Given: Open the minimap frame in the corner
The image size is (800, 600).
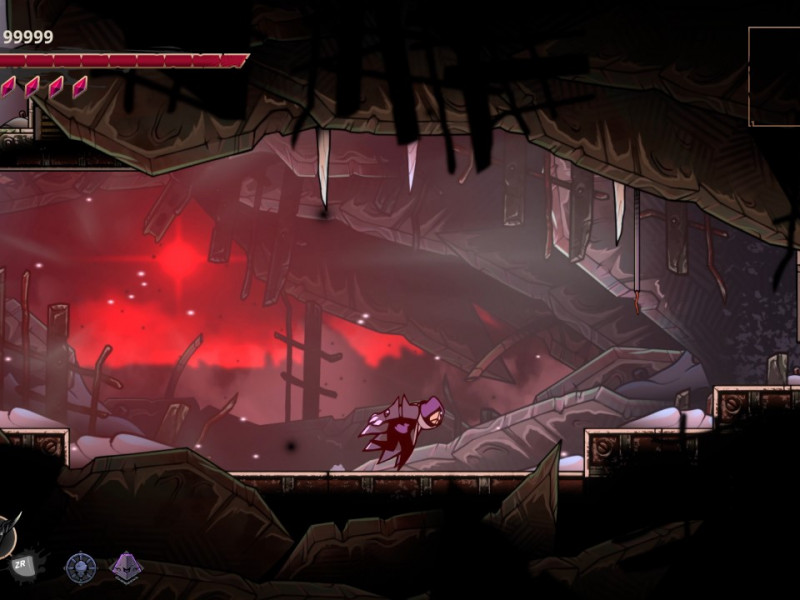Looking at the screenshot, I should click(x=774, y=76).
